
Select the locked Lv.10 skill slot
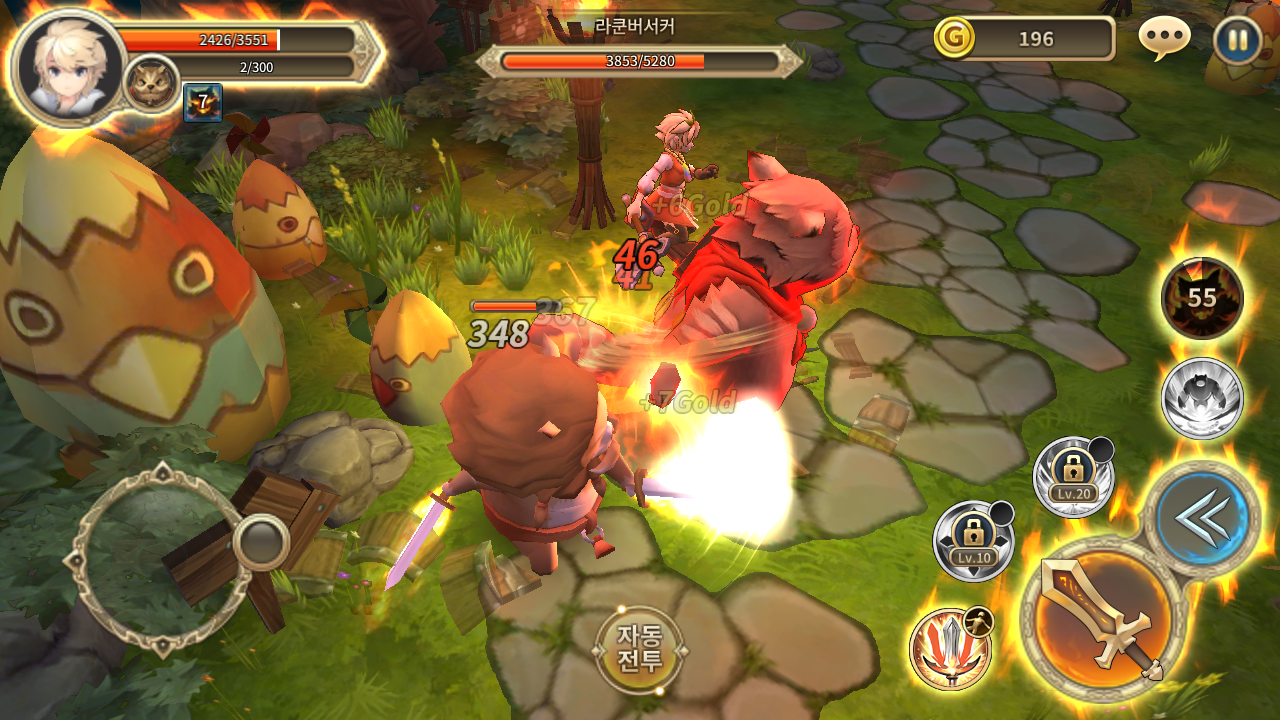pyautogui.click(x=973, y=541)
